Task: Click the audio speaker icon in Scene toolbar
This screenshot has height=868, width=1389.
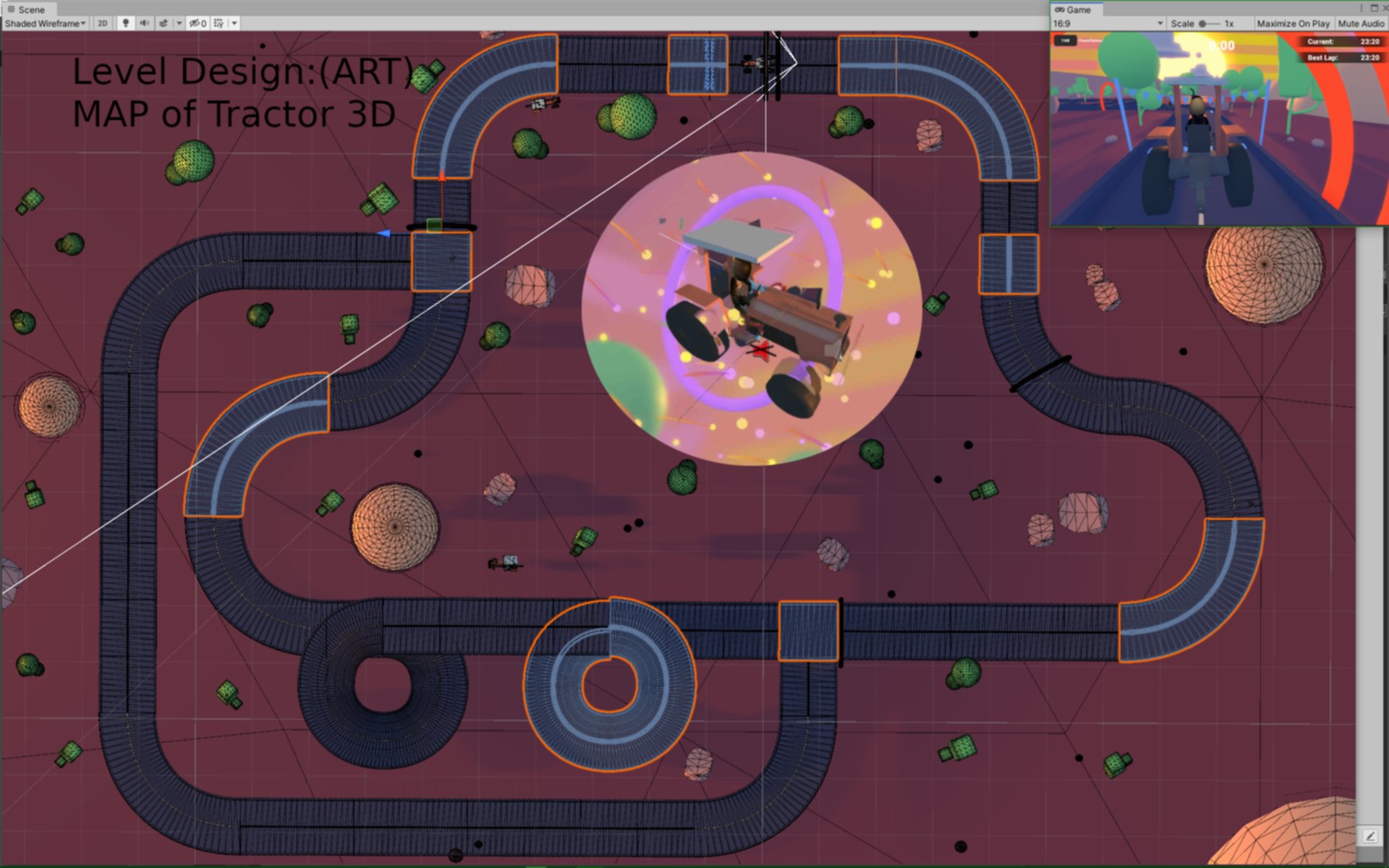Action: tap(144, 23)
